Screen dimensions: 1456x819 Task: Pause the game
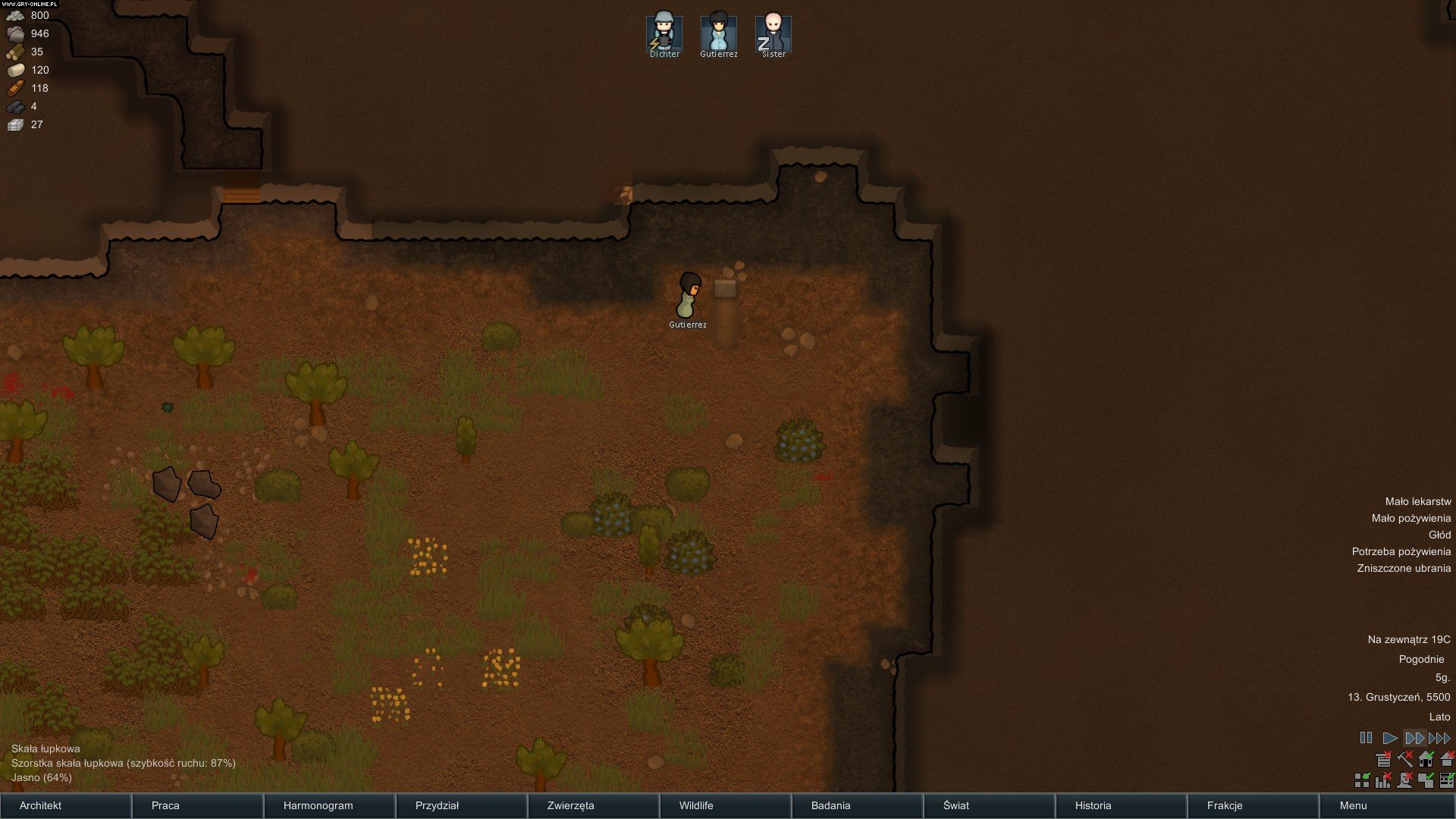[1366, 738]
